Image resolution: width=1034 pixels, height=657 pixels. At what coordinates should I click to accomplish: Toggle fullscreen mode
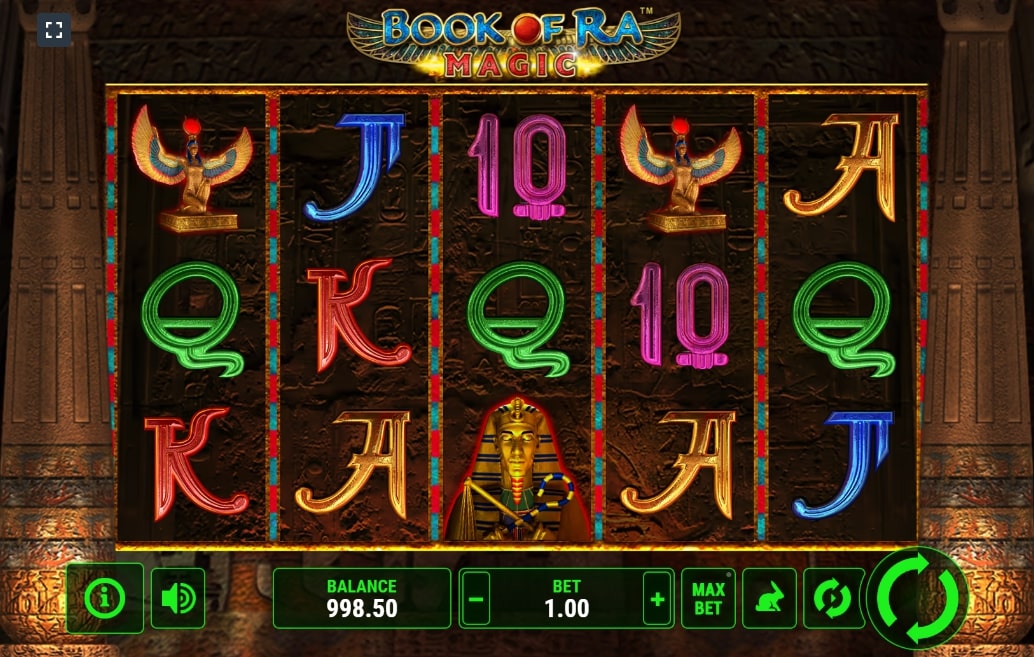pos(54,30)
